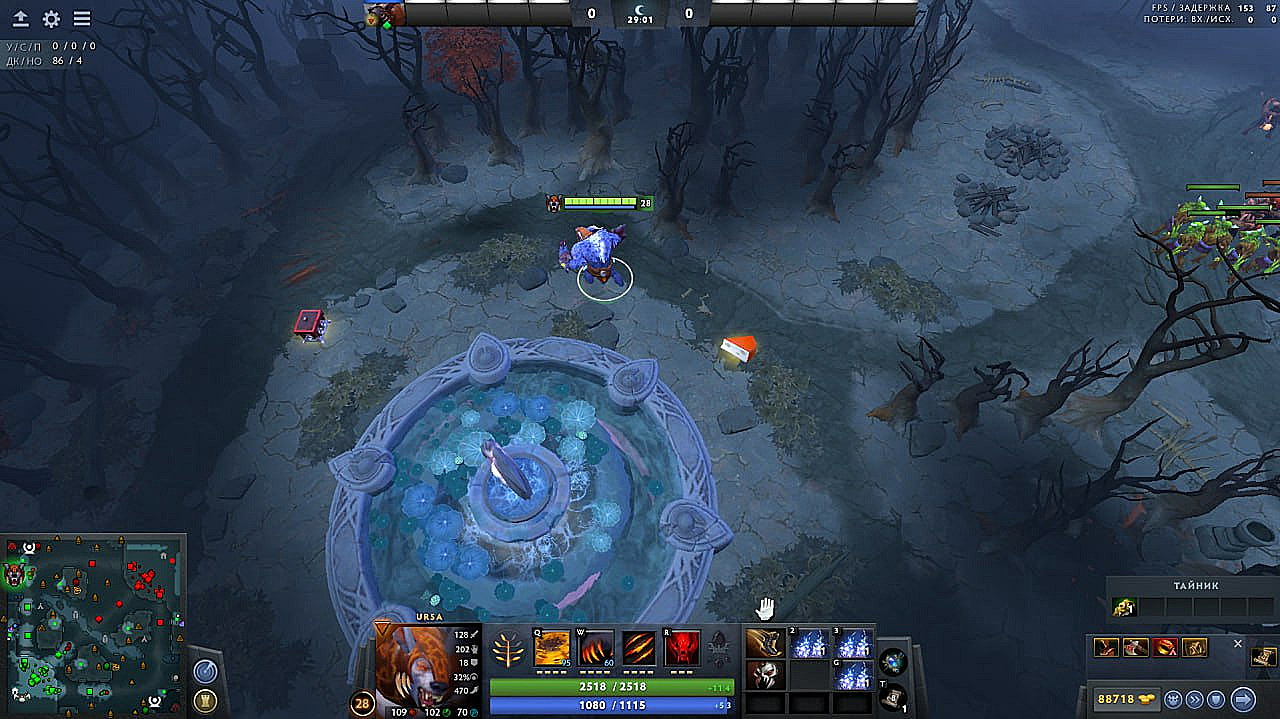The height and width of the screenshot is (719, 1280).
Task: Select the skull mask item slot
Action: click(x=764, y=674)
